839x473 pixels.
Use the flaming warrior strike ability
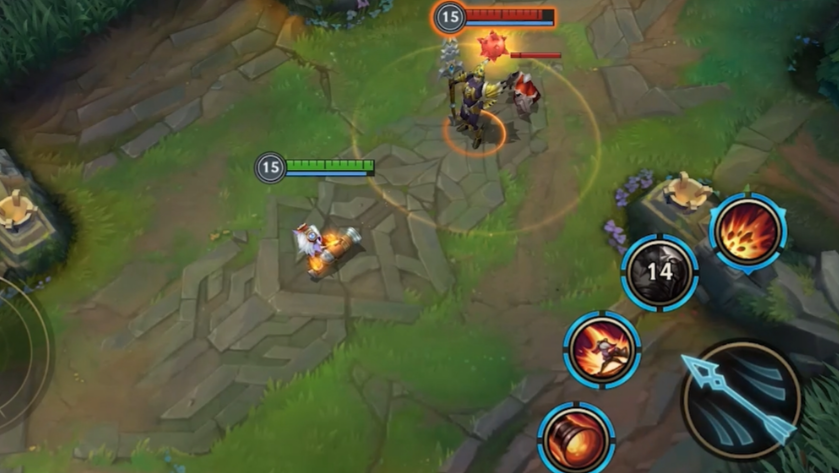point(602,350)
